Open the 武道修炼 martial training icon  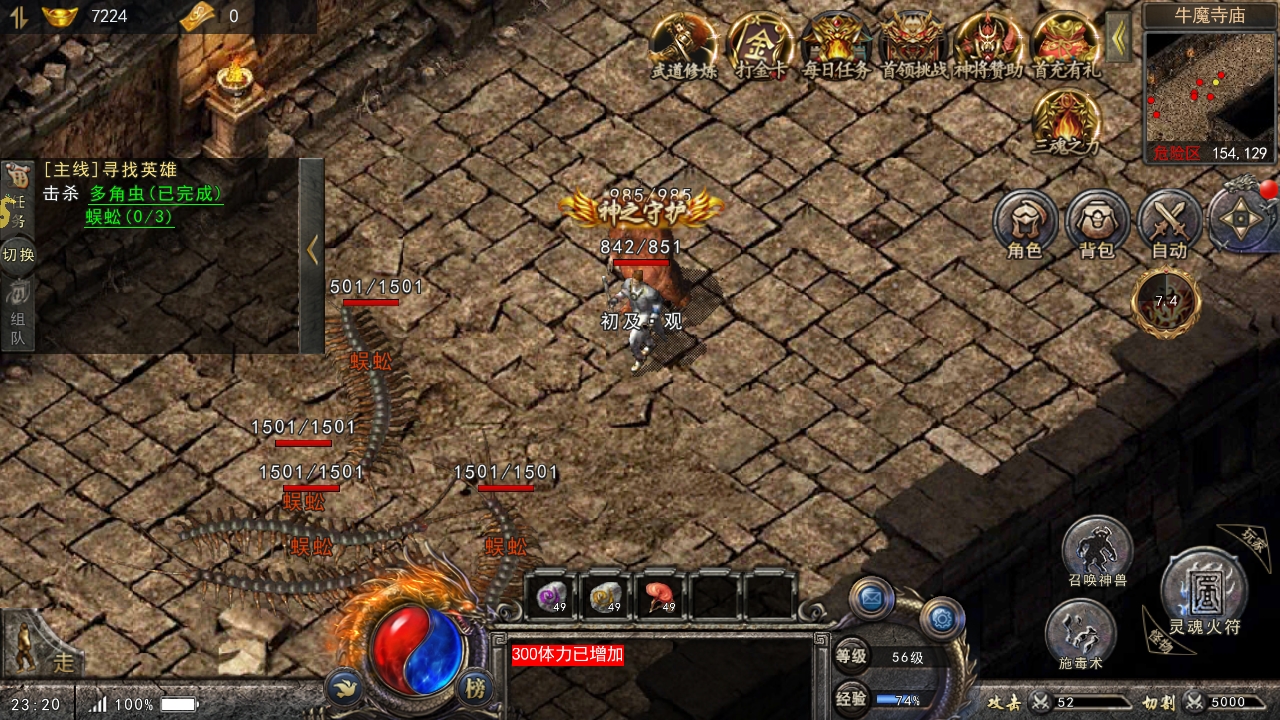683,43
